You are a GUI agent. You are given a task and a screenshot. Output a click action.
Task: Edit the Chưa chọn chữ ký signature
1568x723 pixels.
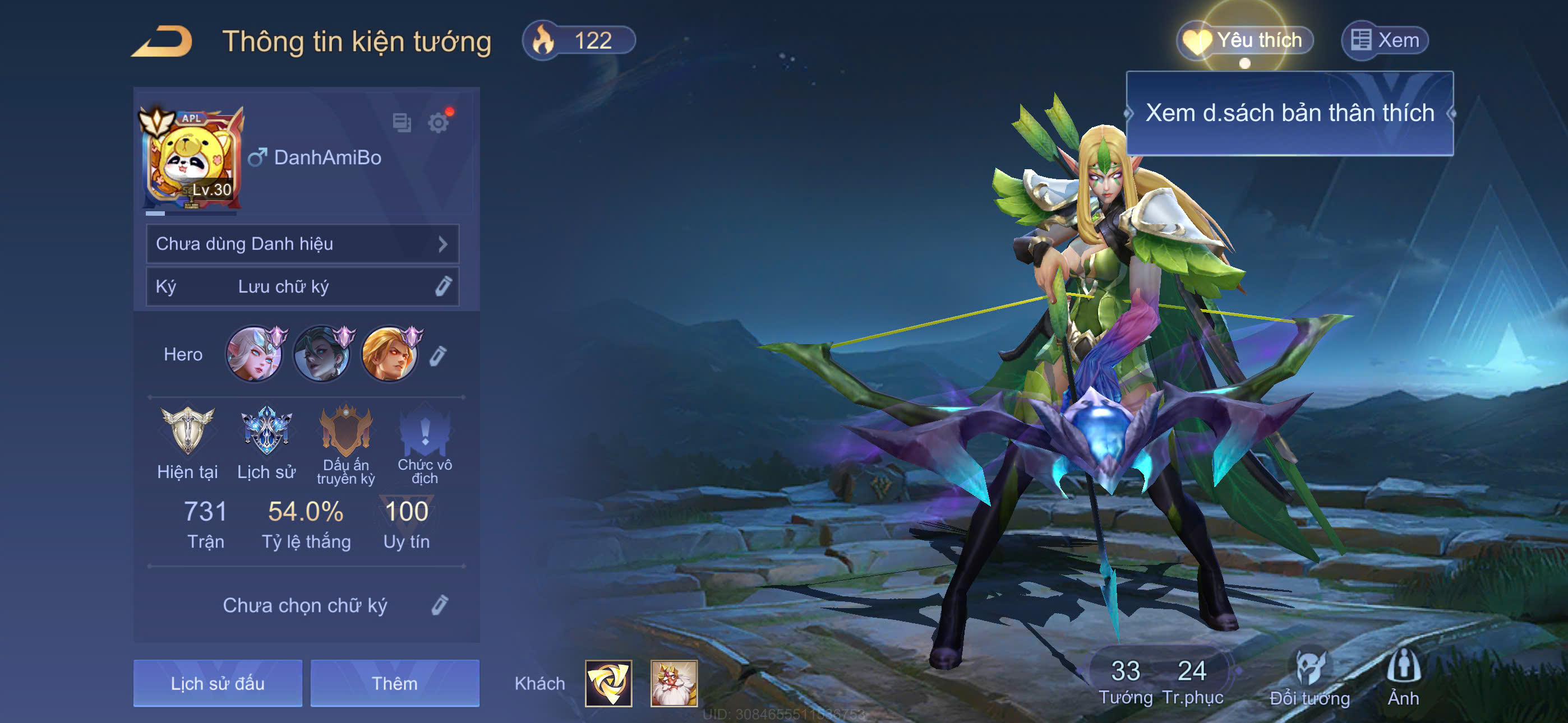coord(440,605)
